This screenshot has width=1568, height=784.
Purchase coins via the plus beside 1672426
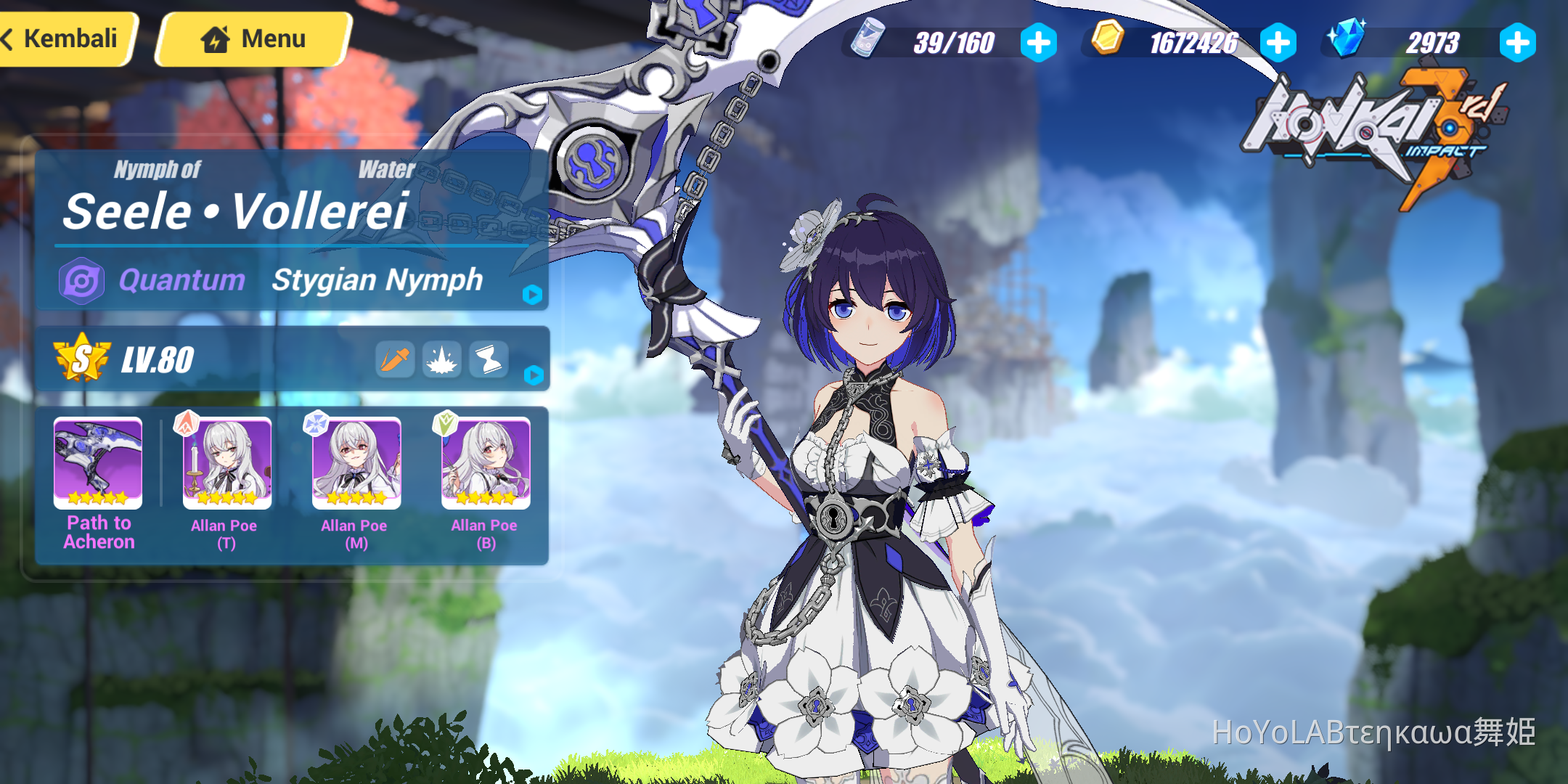pos(1279,41)
